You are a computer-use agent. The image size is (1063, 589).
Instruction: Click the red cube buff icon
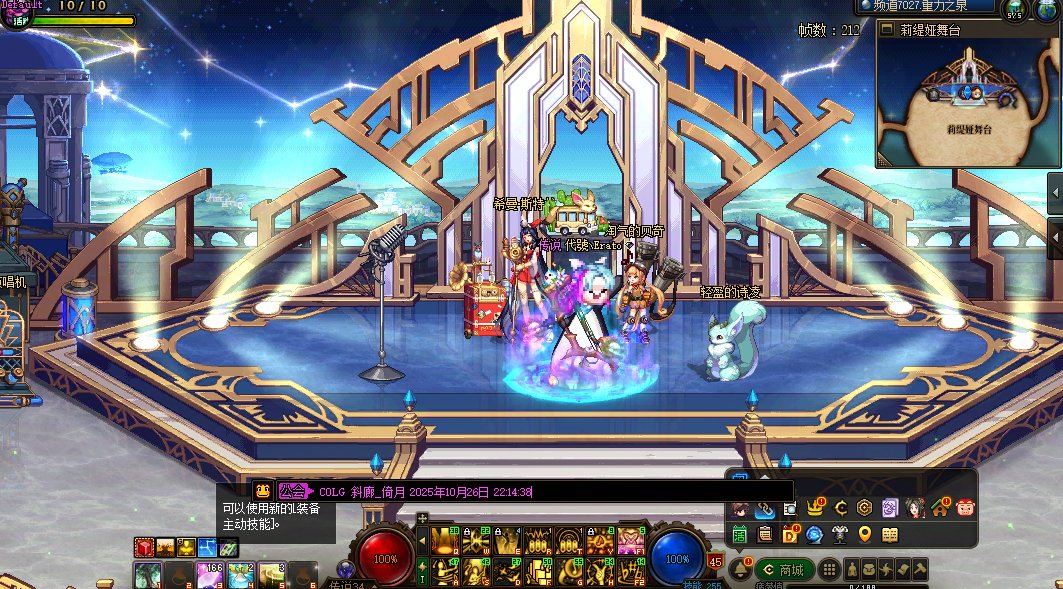[145, 547]
